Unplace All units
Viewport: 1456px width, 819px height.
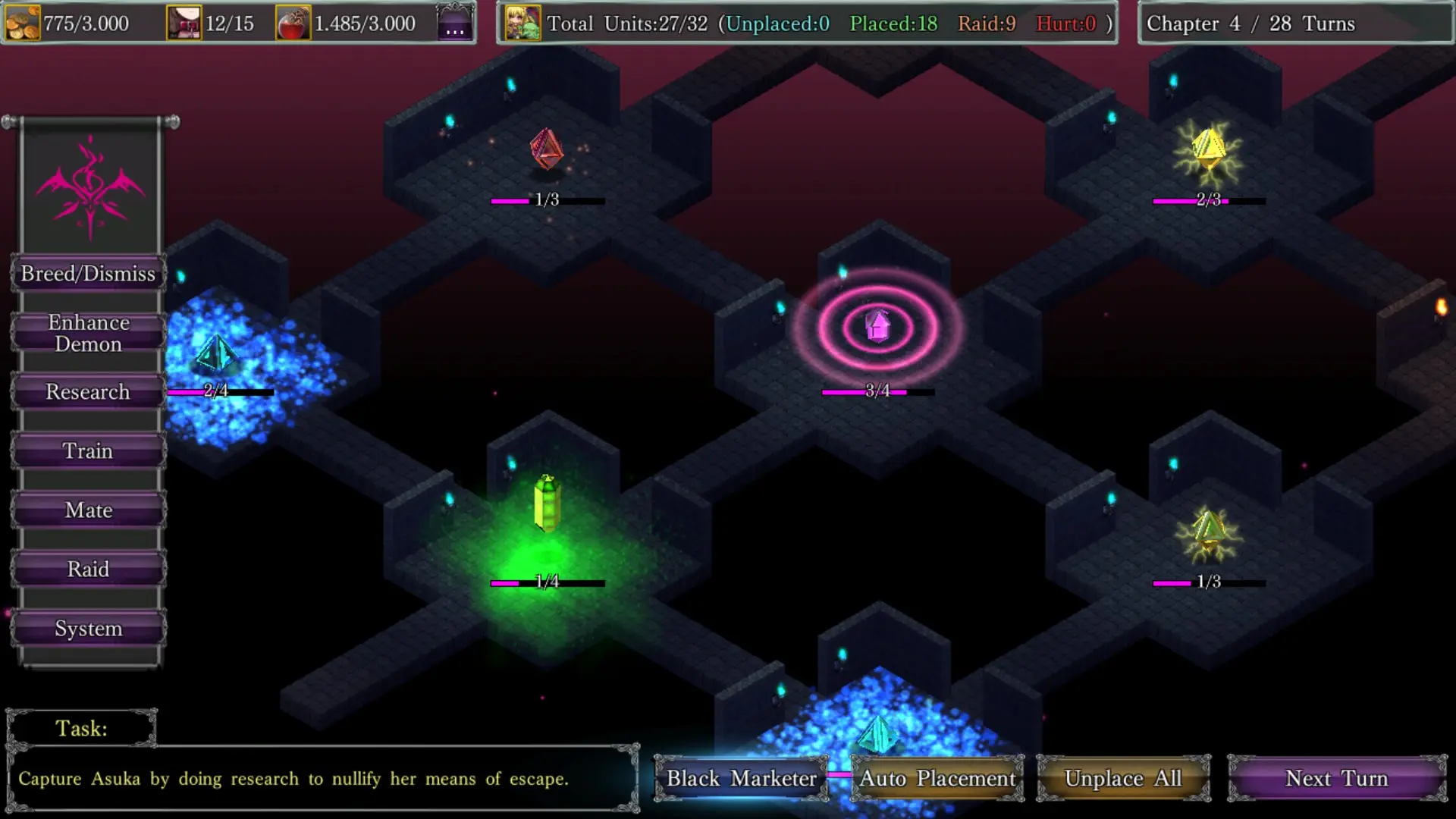click(1123, 779)
